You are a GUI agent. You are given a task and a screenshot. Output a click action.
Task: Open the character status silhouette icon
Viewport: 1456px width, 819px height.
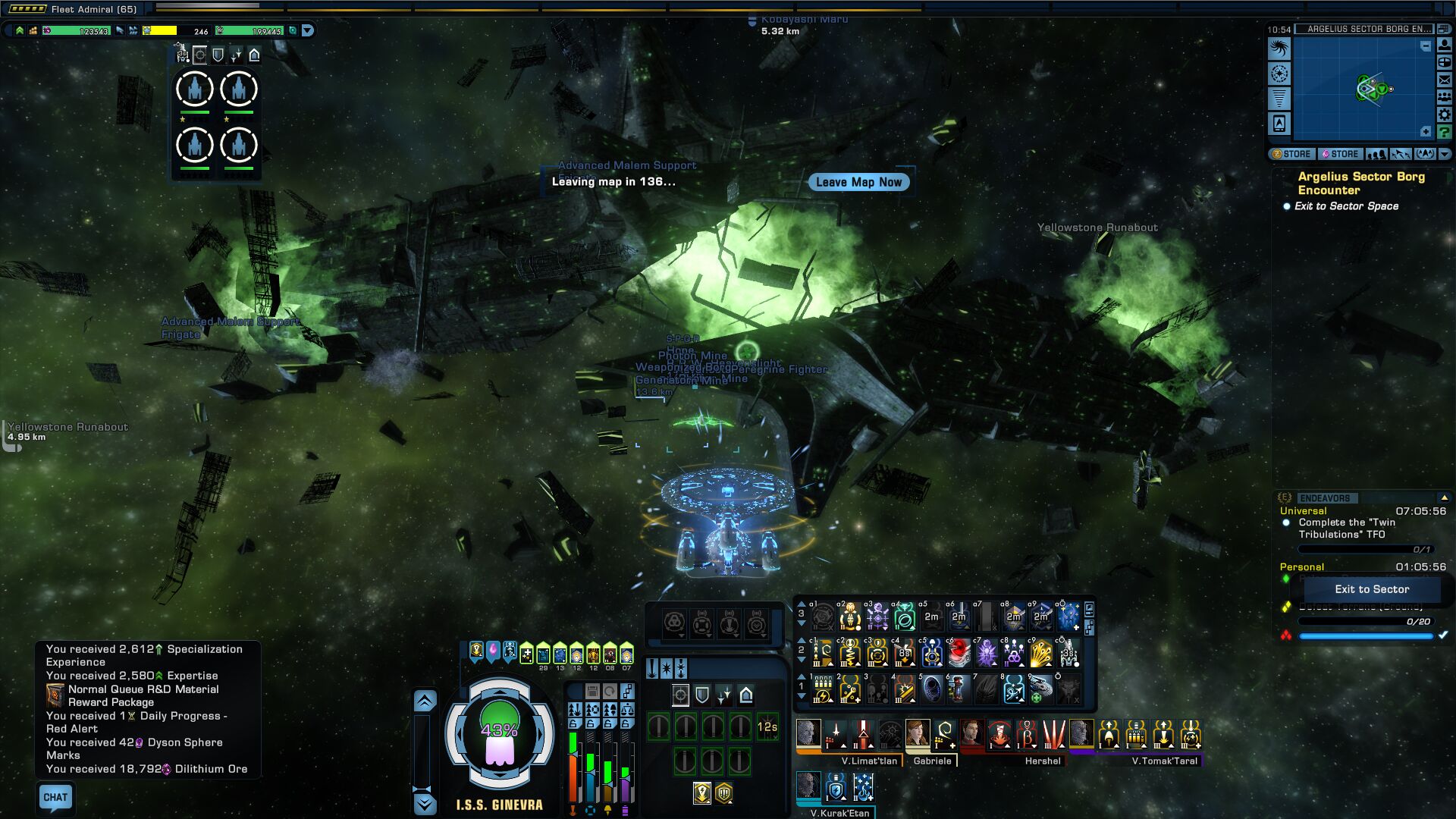point(1445,45)
